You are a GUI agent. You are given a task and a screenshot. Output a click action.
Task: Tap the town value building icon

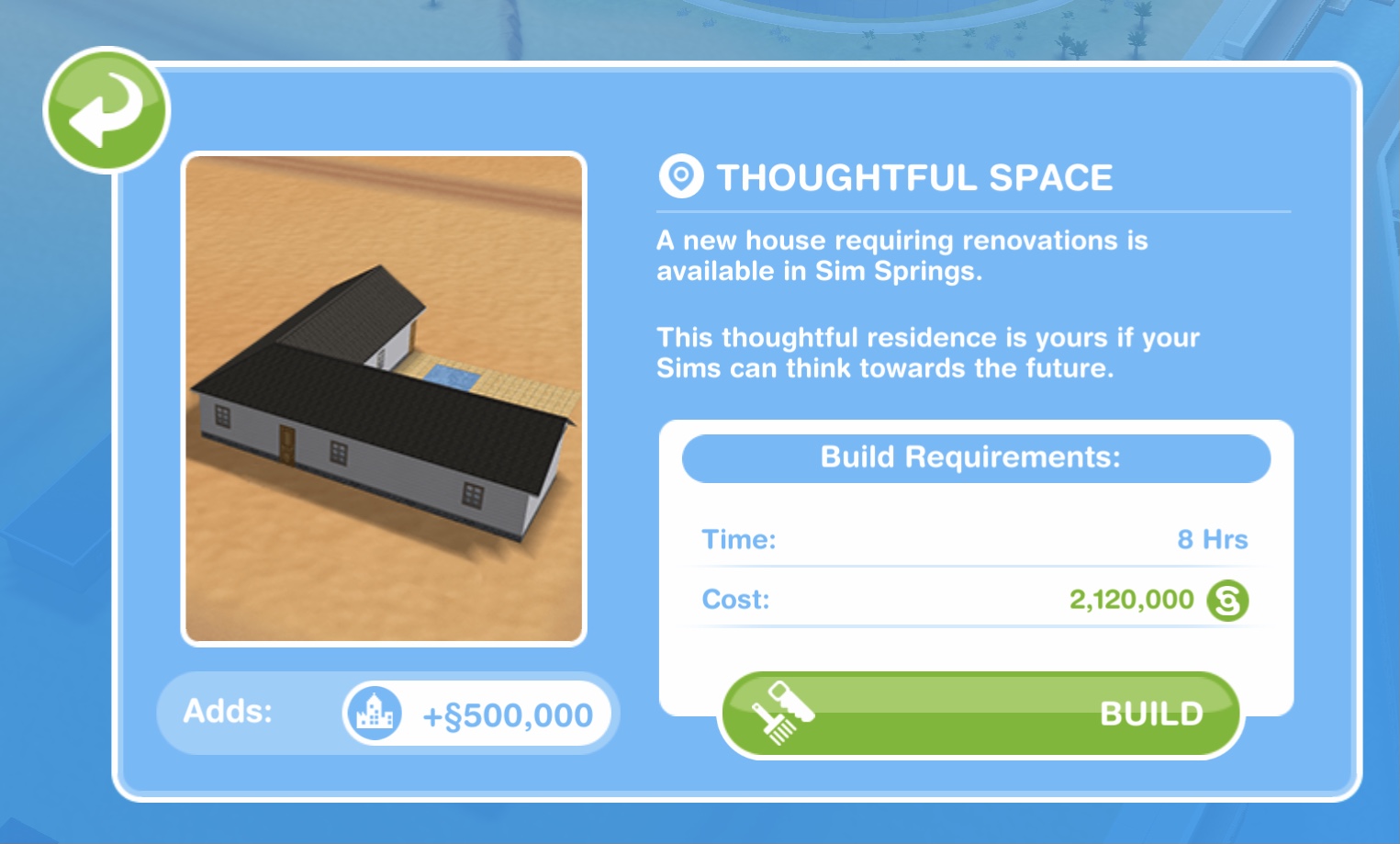[x=374, y=714]
